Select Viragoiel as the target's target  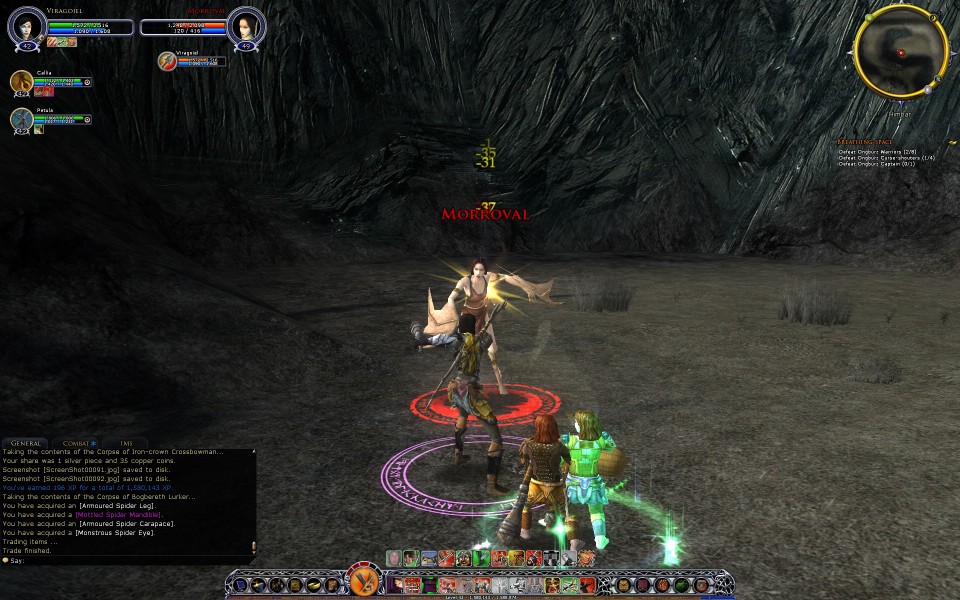[168, 61]
